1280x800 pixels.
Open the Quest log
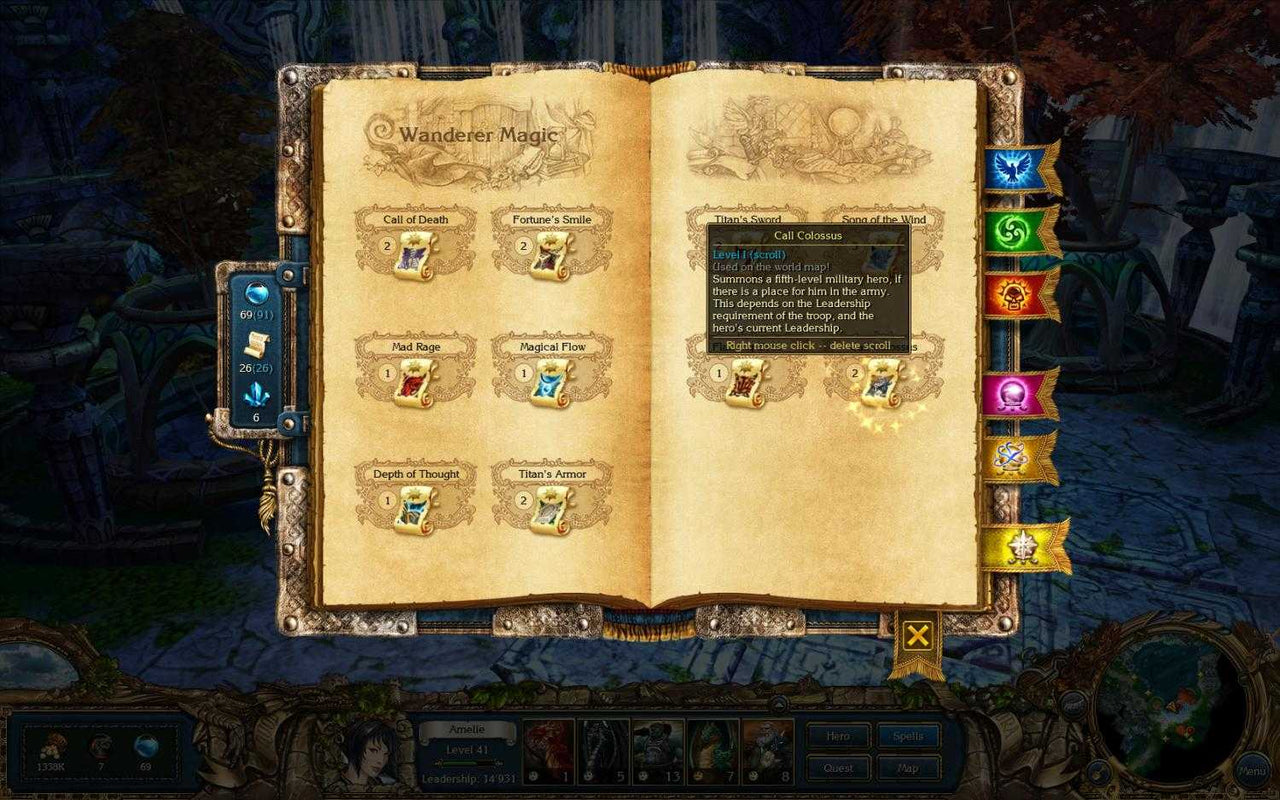click(x=838, y=767)
